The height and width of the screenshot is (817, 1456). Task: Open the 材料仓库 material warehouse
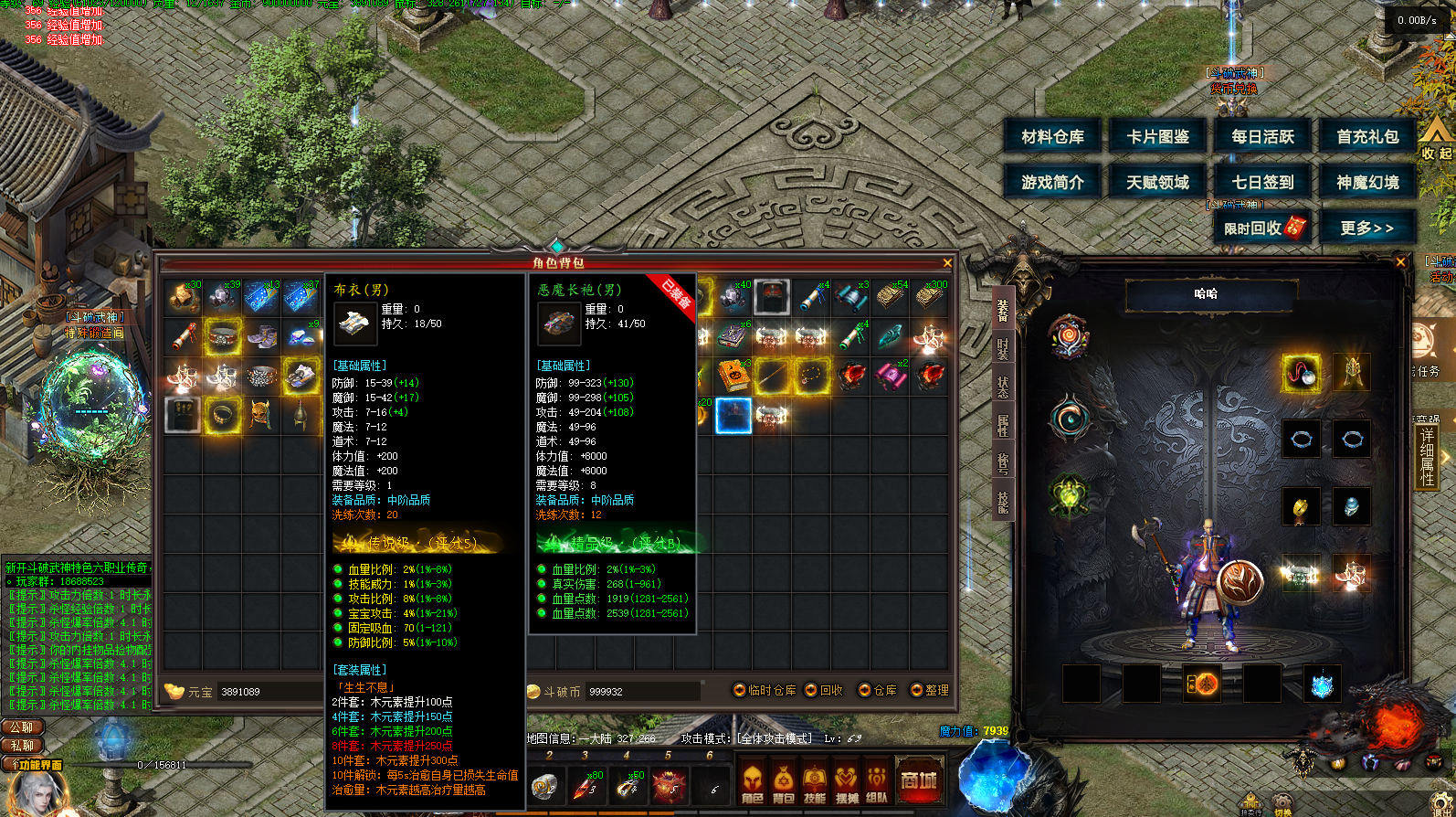coord(1052,137)
